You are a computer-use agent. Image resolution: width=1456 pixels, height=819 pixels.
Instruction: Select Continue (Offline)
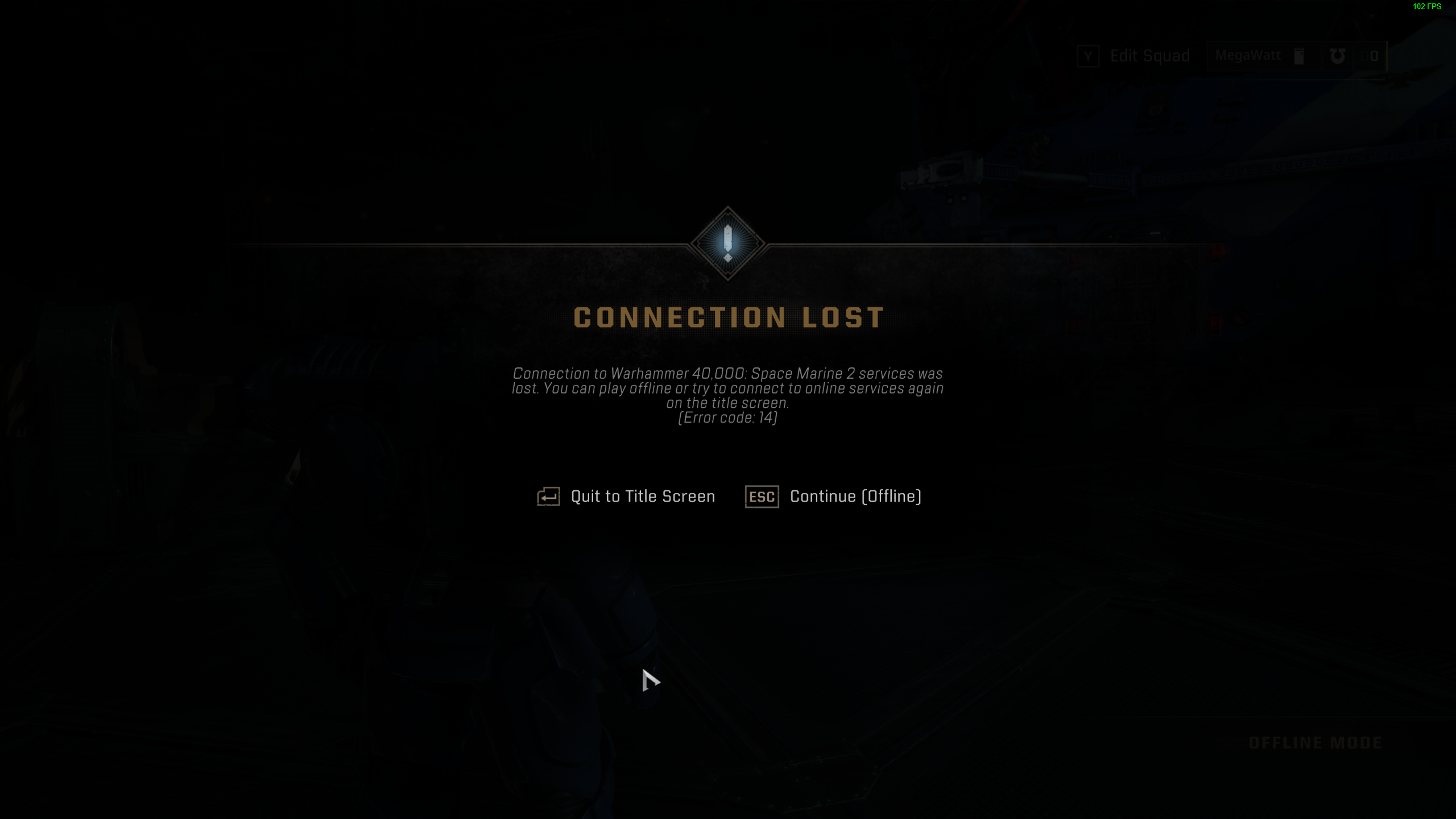click(x=855, y=496)
